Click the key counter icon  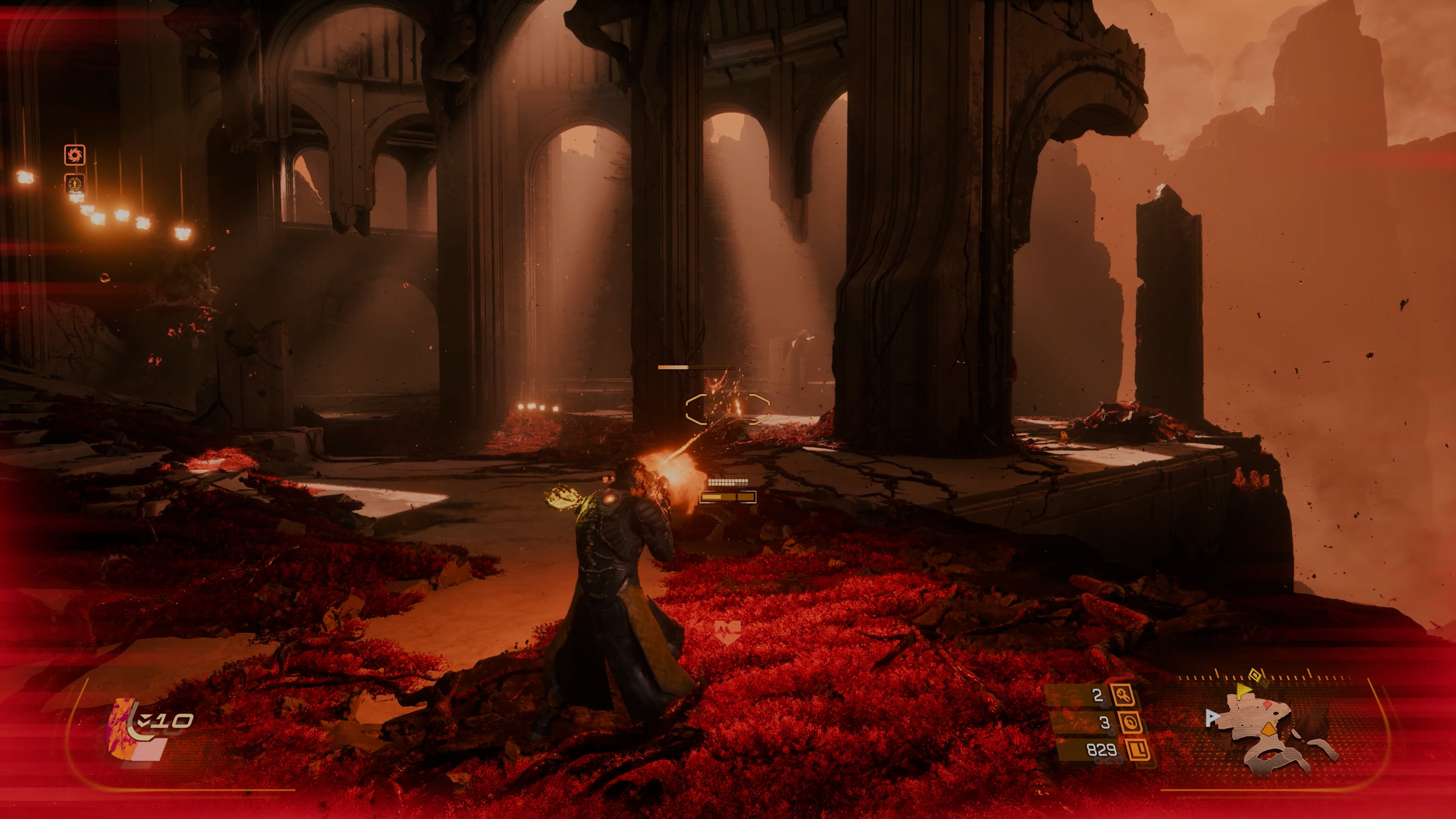tap(1123, 695)
